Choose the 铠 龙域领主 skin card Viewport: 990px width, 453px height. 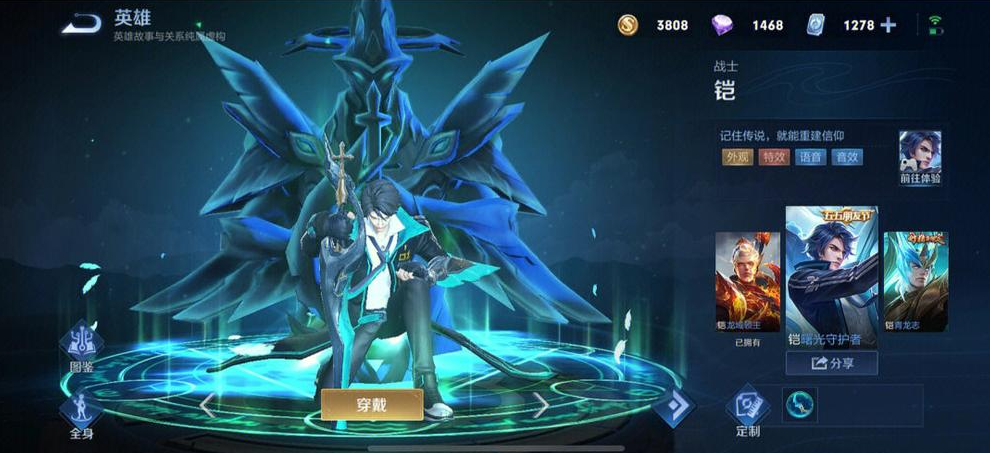(x=747, y=282)
